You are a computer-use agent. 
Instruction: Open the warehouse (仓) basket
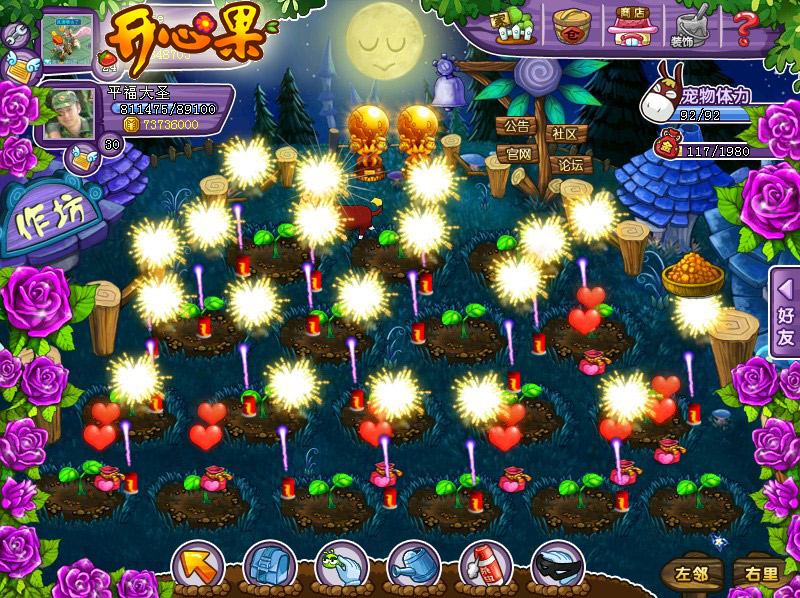(572, 24)
